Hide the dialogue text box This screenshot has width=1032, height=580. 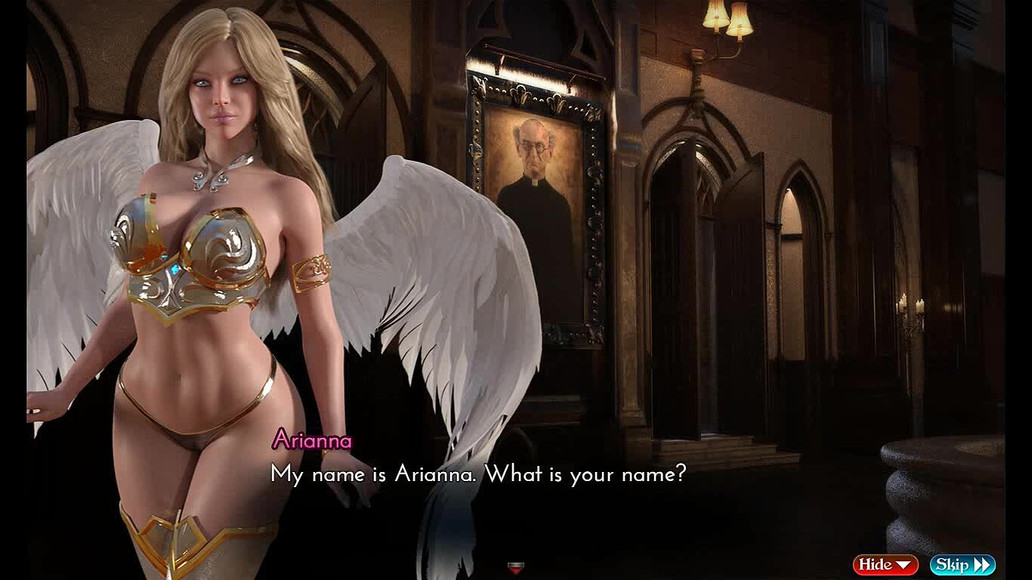pos(885,565)
